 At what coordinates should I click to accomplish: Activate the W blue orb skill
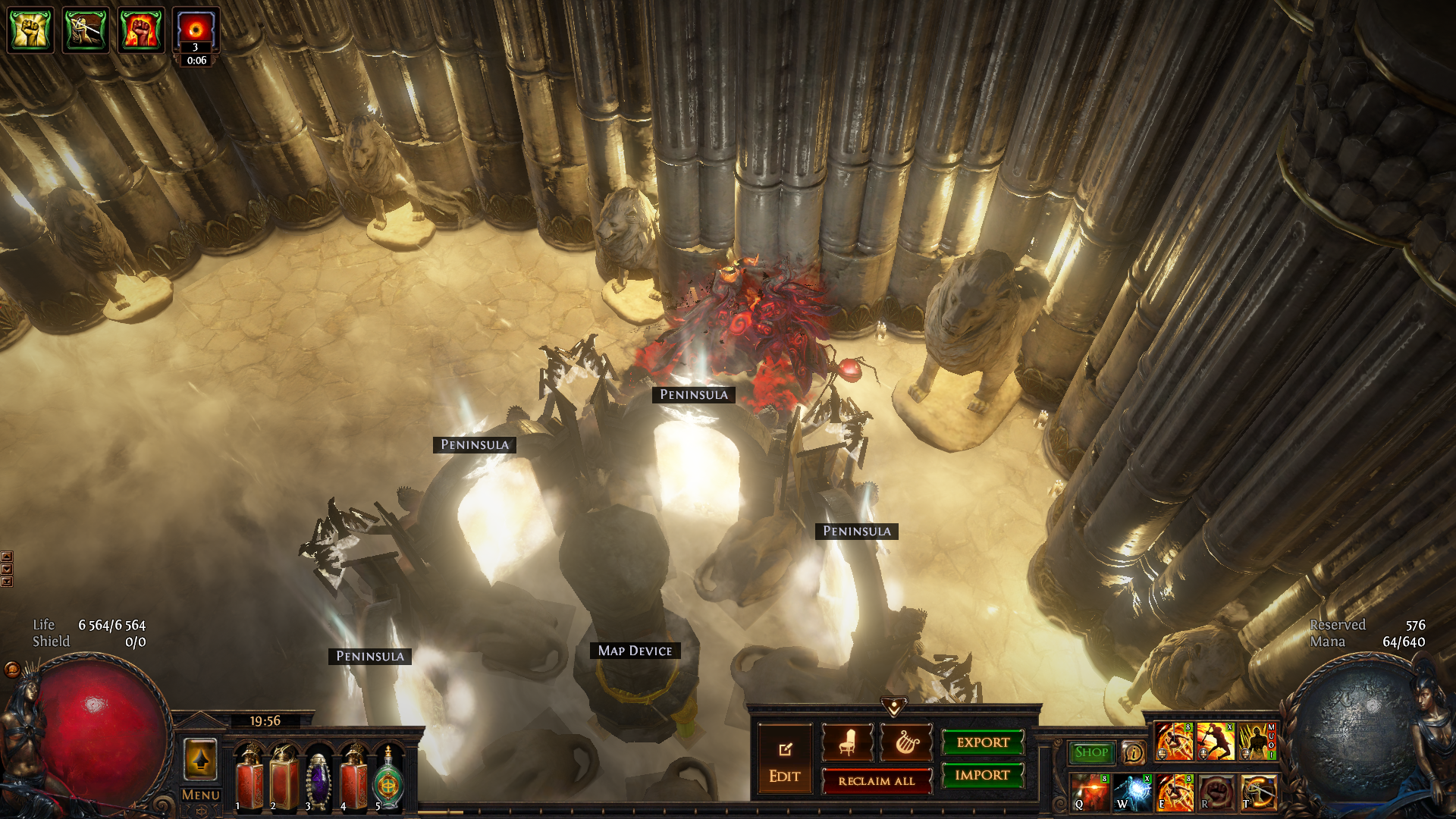tap(1132, 792)
